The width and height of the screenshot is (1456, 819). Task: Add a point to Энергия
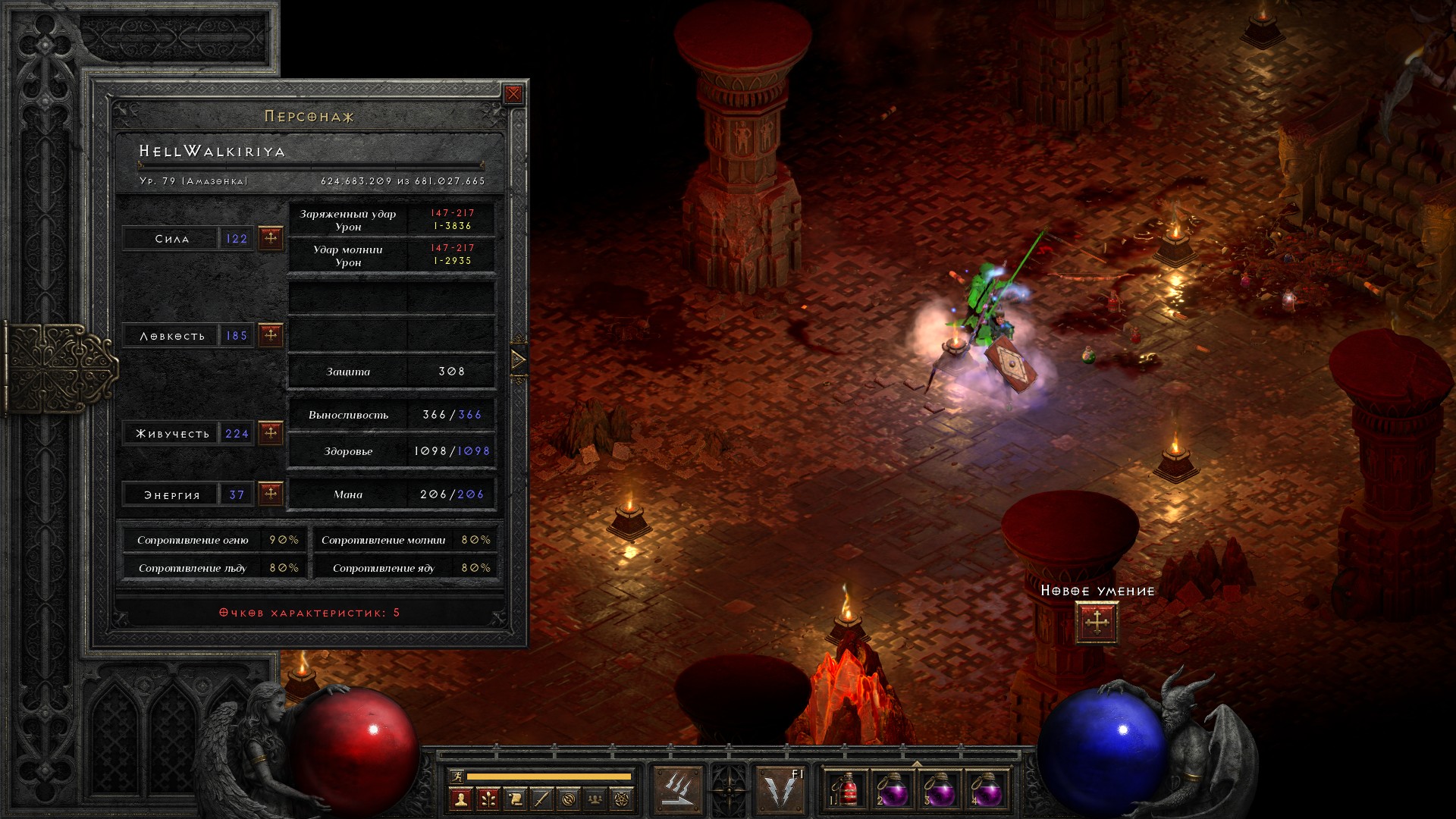271,494
